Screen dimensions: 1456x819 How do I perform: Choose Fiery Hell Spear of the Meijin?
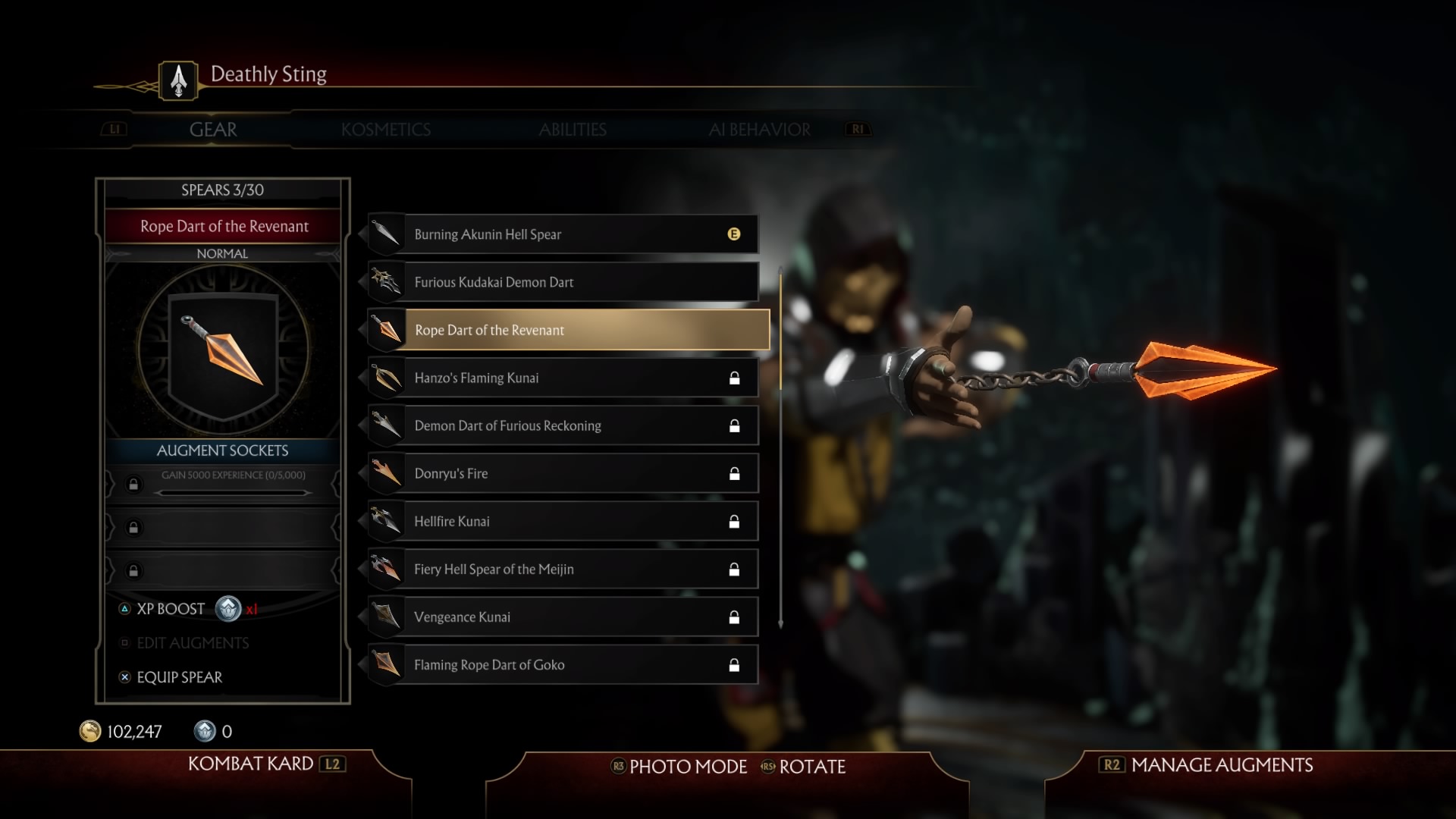click(563, 569)
